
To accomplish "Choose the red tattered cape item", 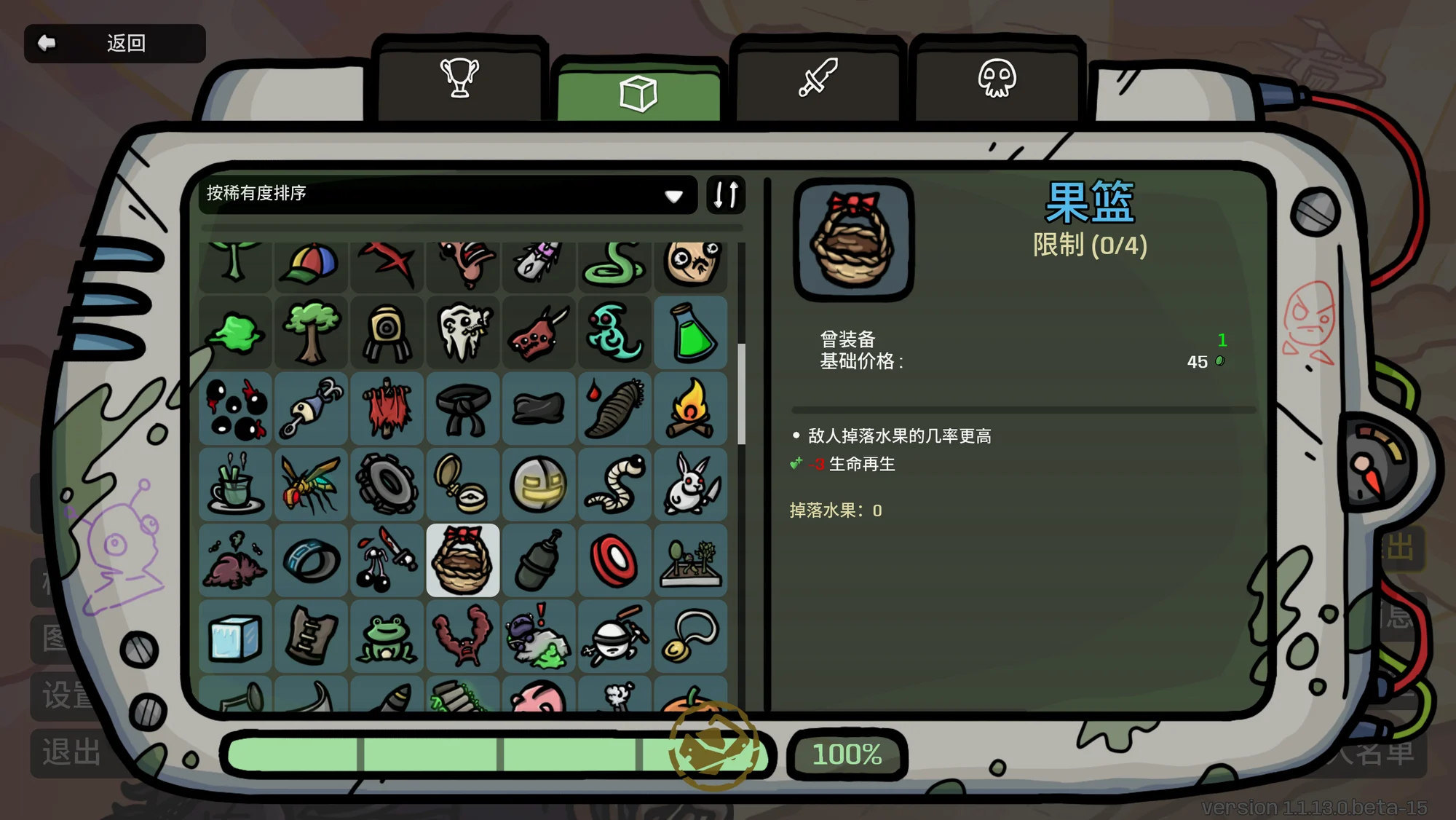I will [387, 409].
